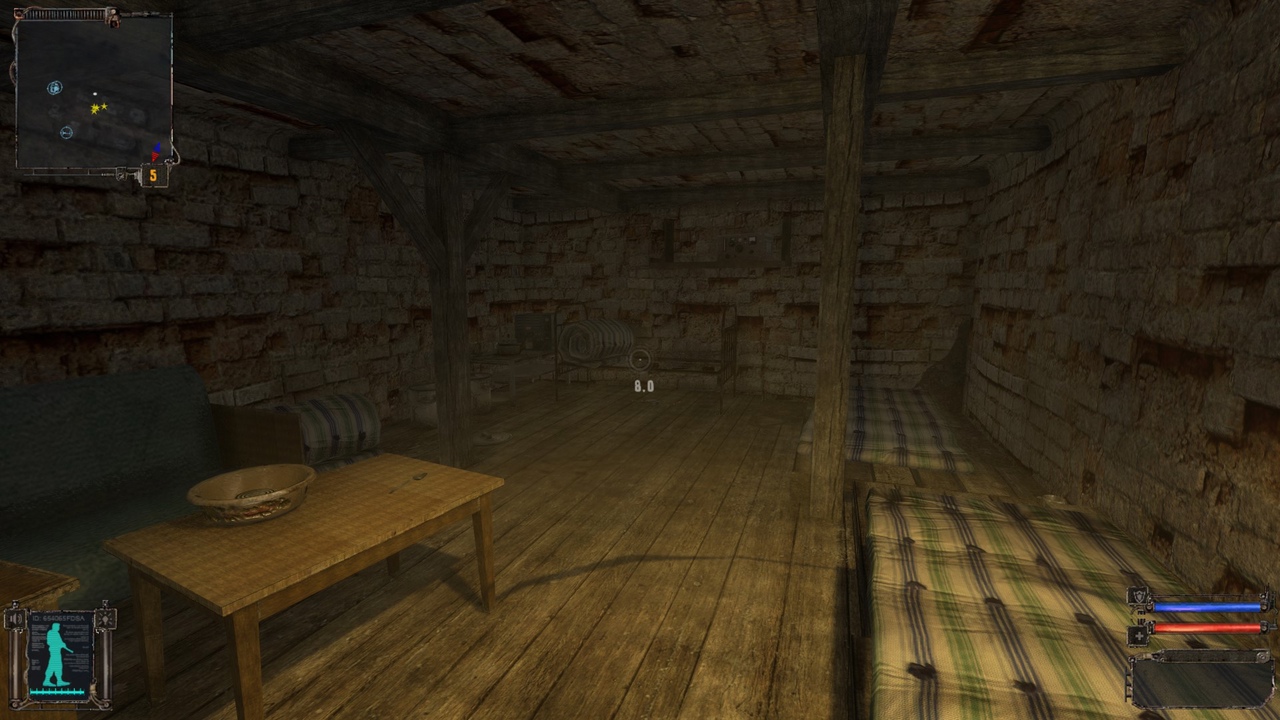Viewport: 1280px width, 720px height.
Task: Click the minimap panel
Action: 93,92
